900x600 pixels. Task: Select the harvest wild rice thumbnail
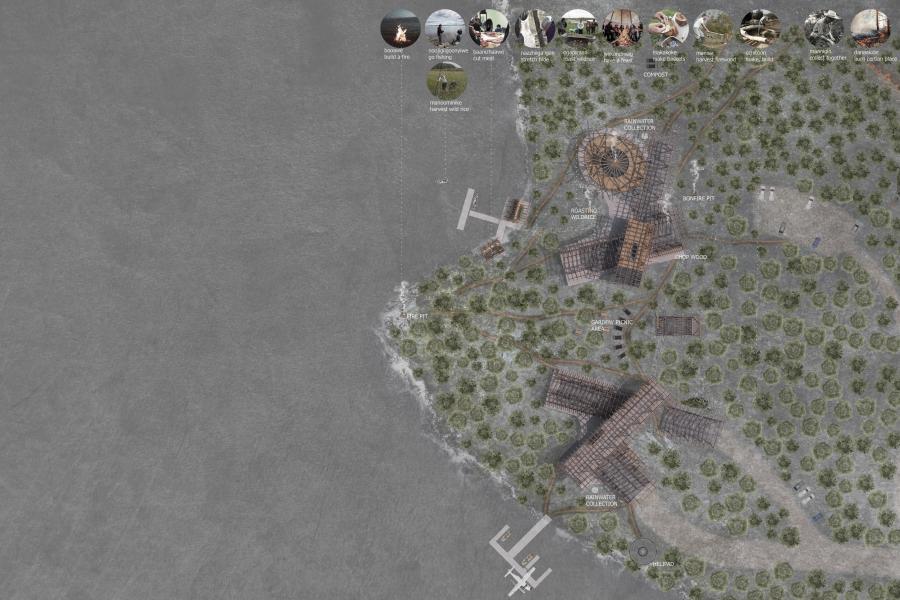pyautogui.click(x=446, y=81)
